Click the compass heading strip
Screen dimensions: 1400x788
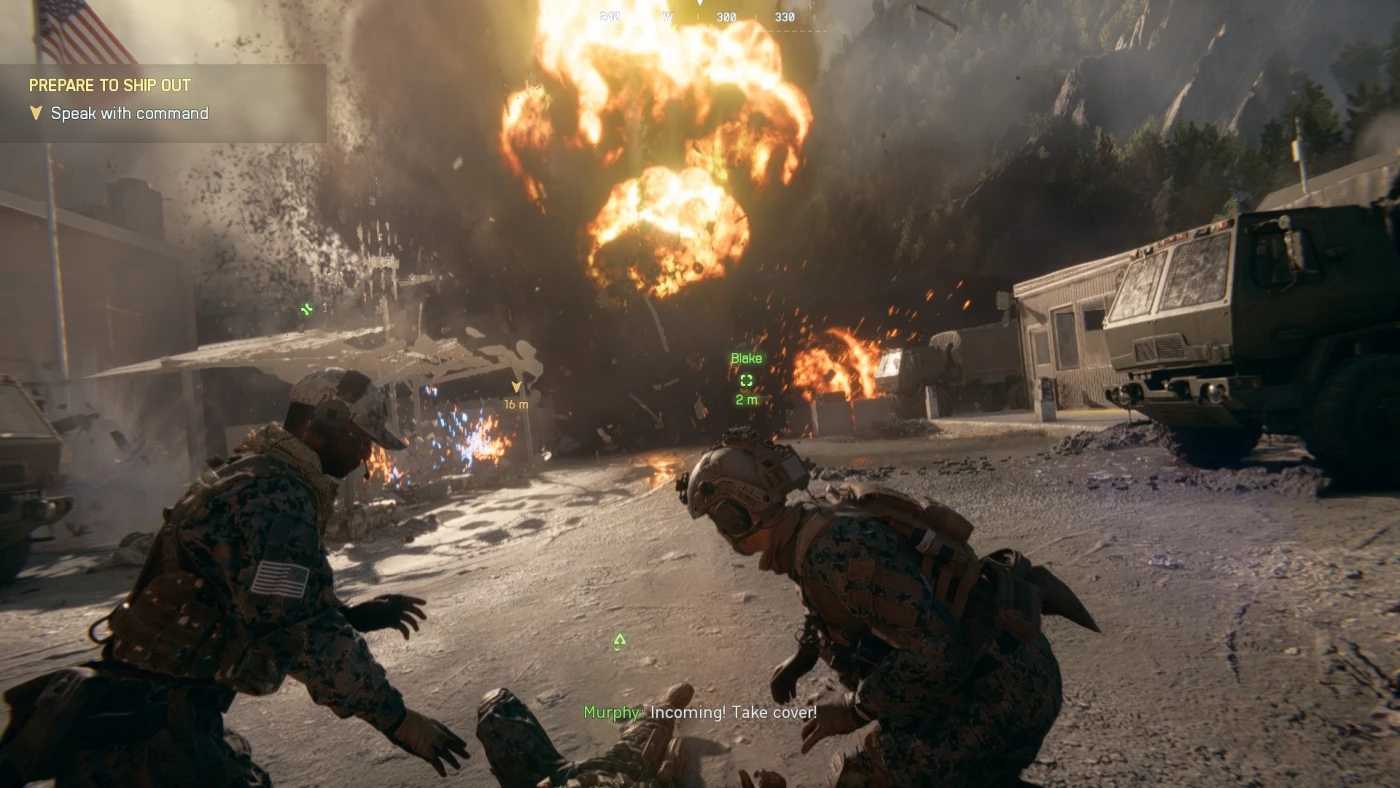pyautogui.click(x=700, y=17)
